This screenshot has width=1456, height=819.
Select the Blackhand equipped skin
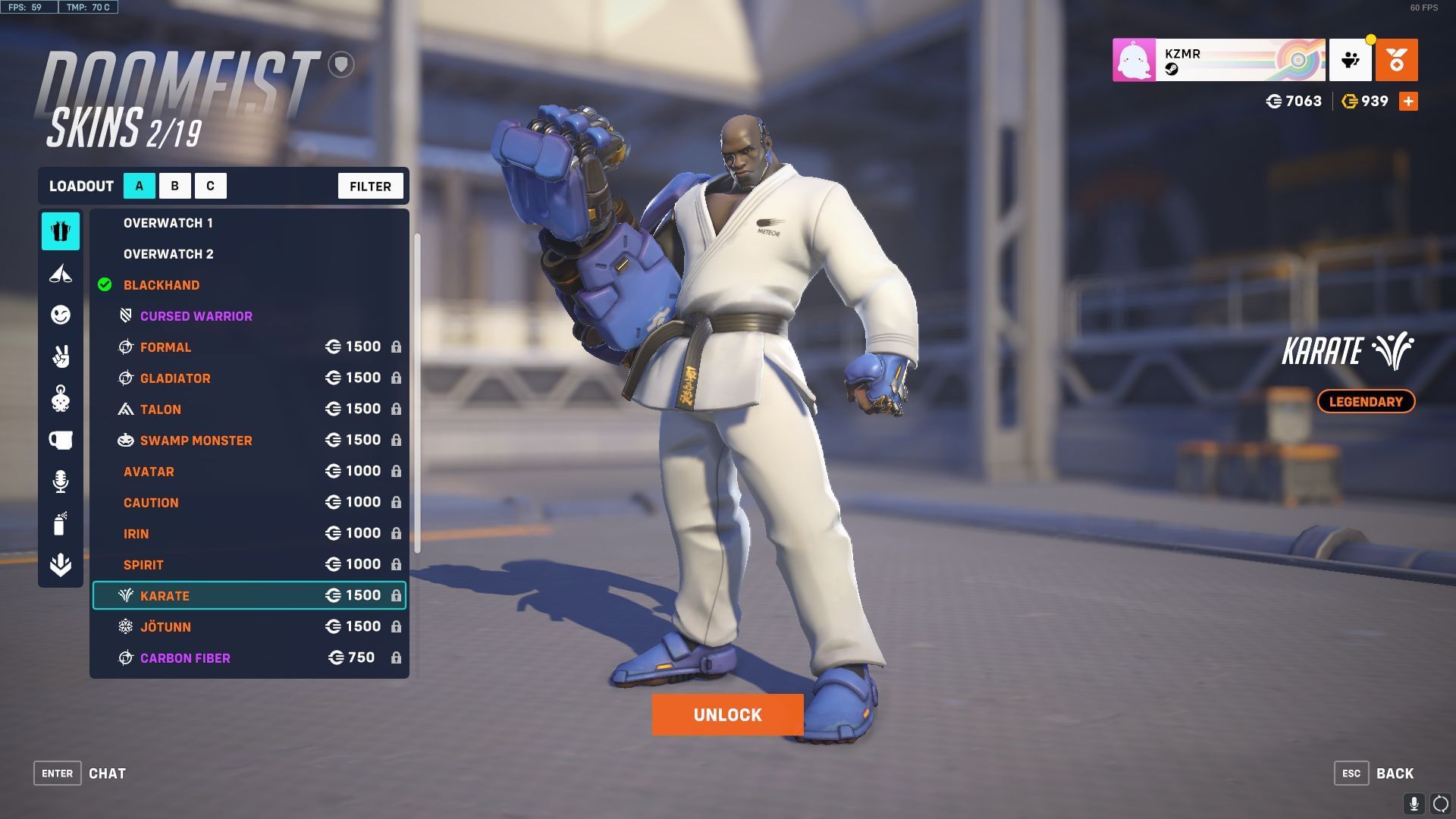[x=162, y=285]
